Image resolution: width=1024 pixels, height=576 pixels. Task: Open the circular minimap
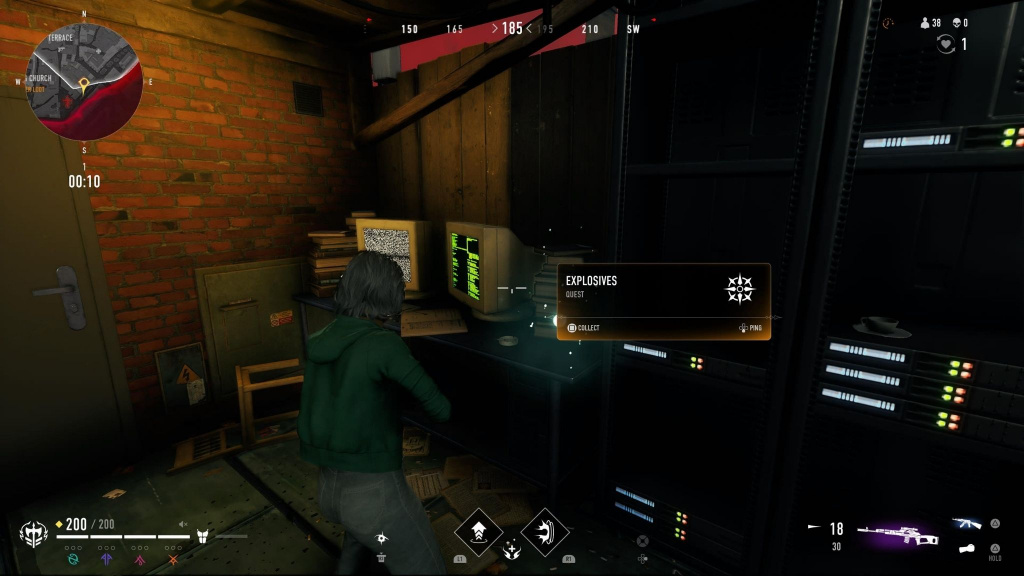coord(84,82)
